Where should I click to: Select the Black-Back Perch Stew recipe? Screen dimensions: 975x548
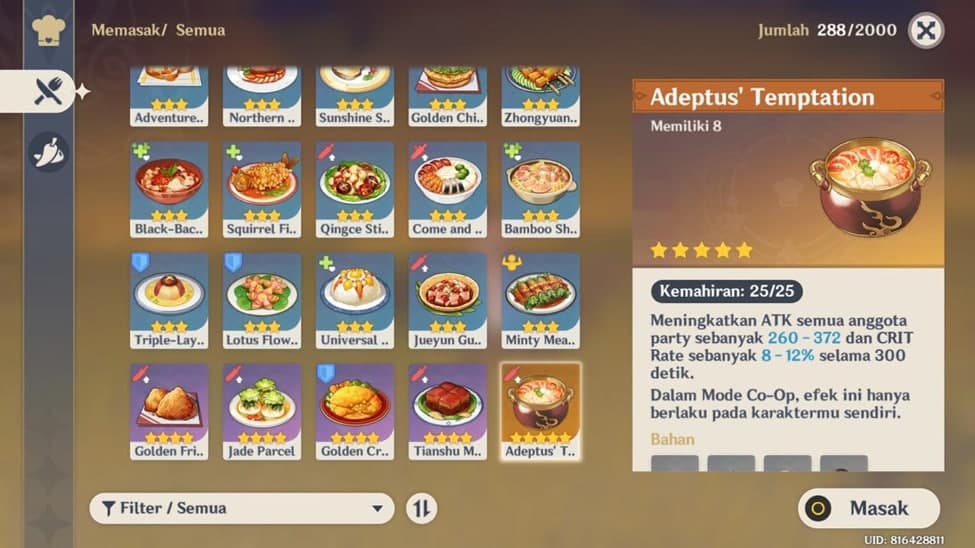point(169,188)
